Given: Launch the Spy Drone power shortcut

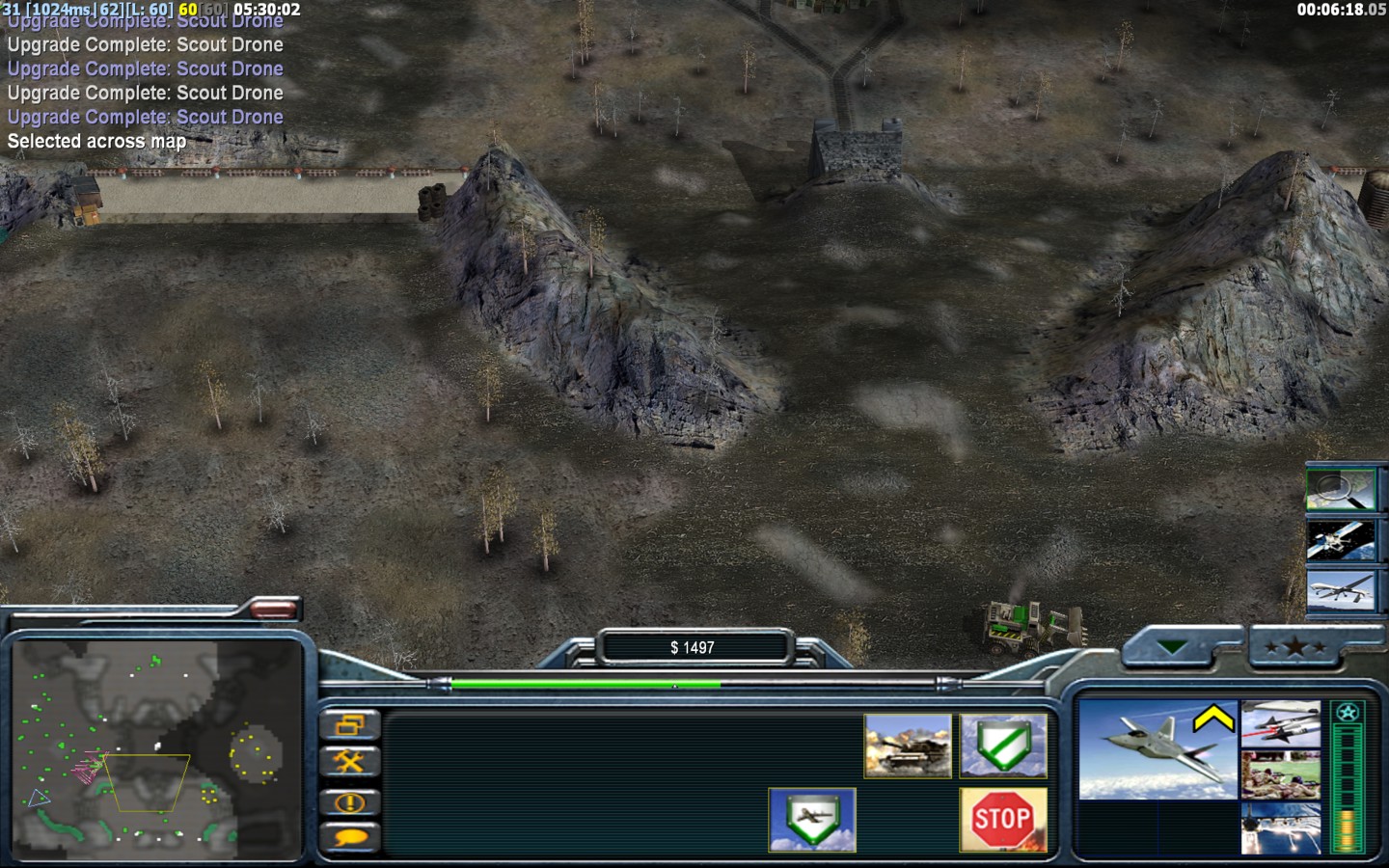Looking at the screenshot, I should [x=1340, y=589].
